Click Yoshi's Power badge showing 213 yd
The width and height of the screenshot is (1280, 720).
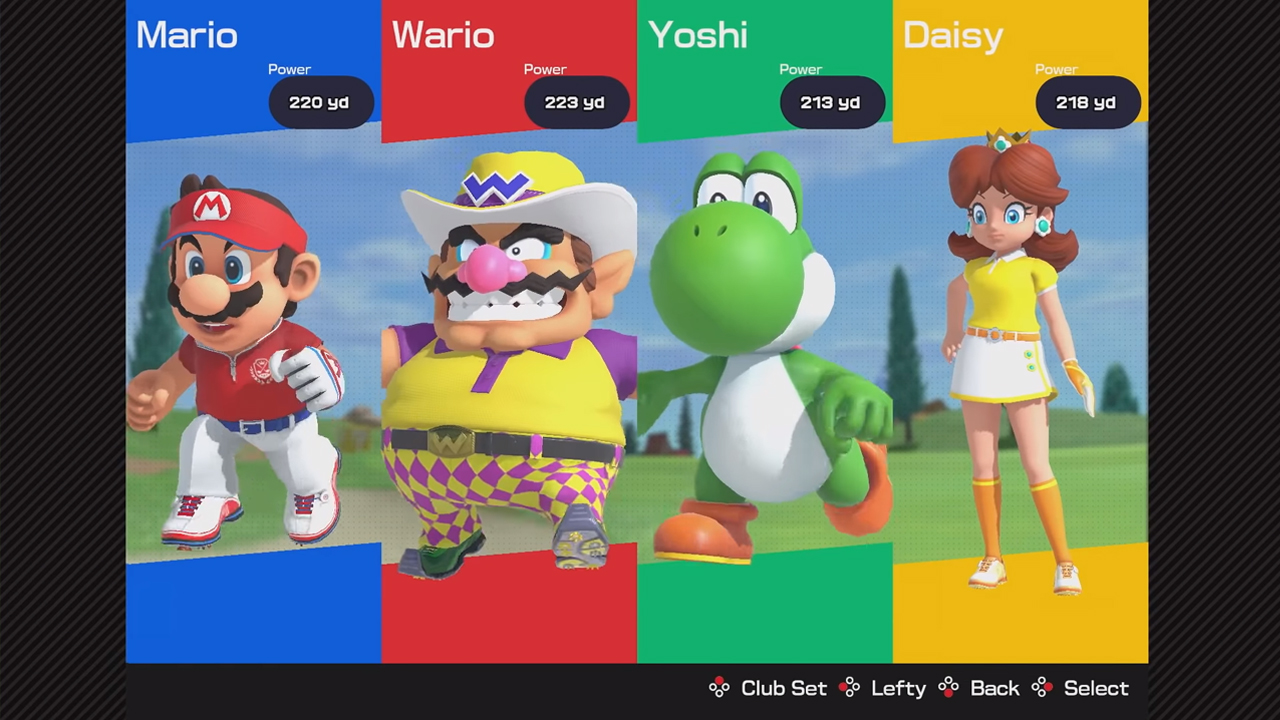(x=830, y=102)
